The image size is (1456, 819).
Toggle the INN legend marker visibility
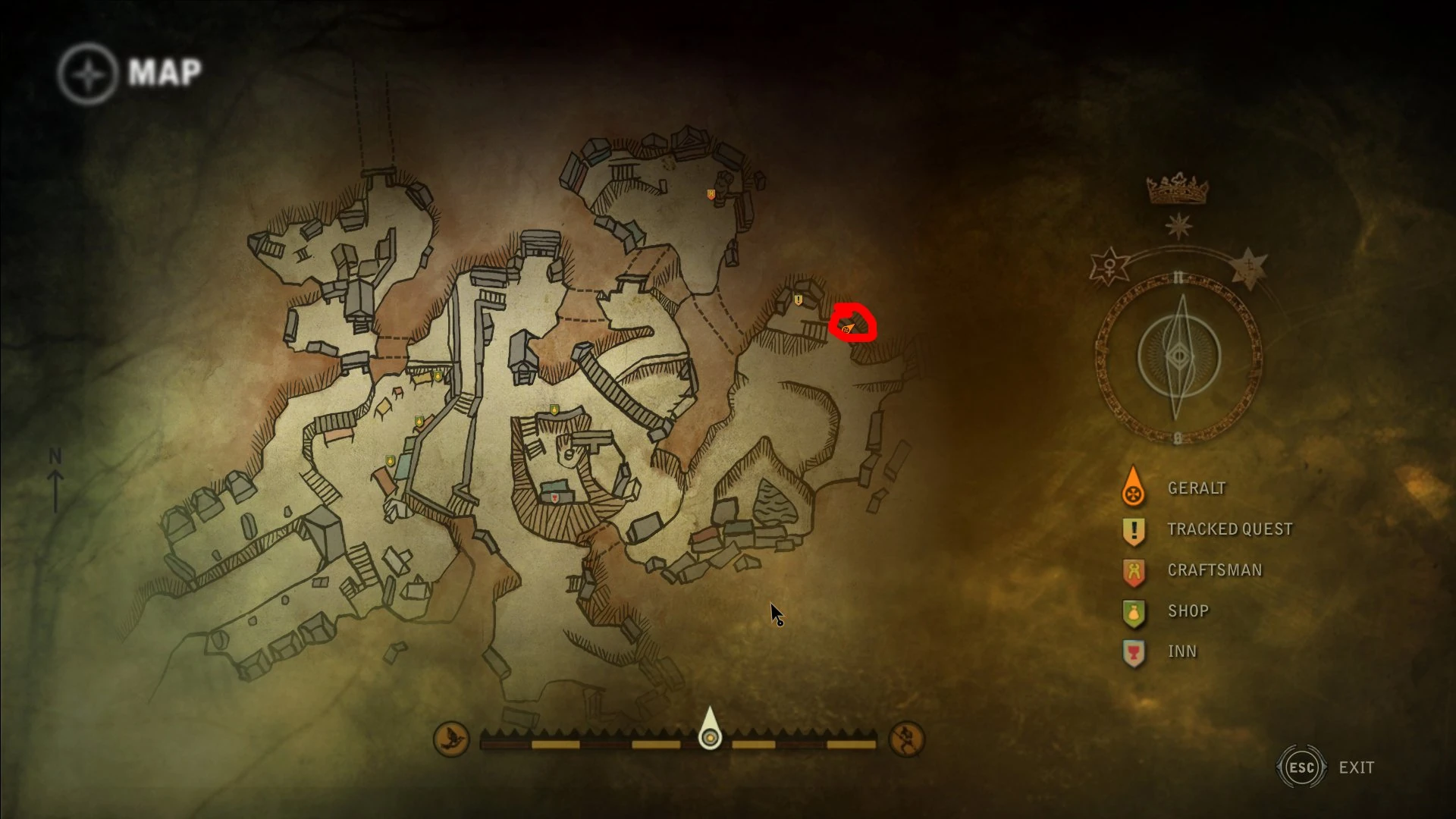click(1133, 651)
